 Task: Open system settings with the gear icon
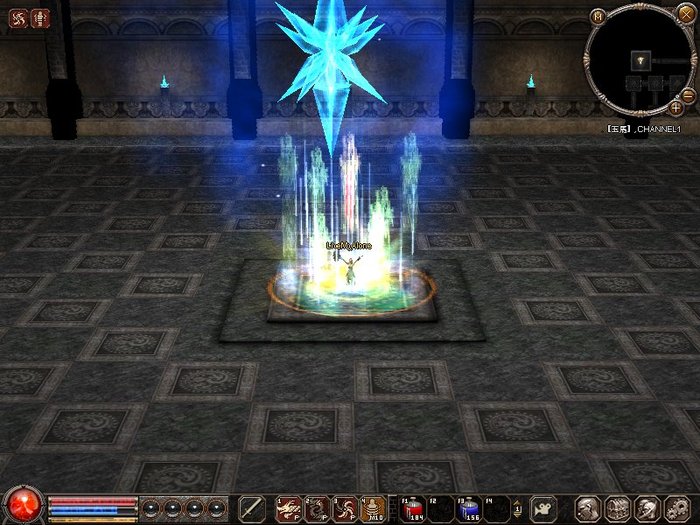(677, 508)
